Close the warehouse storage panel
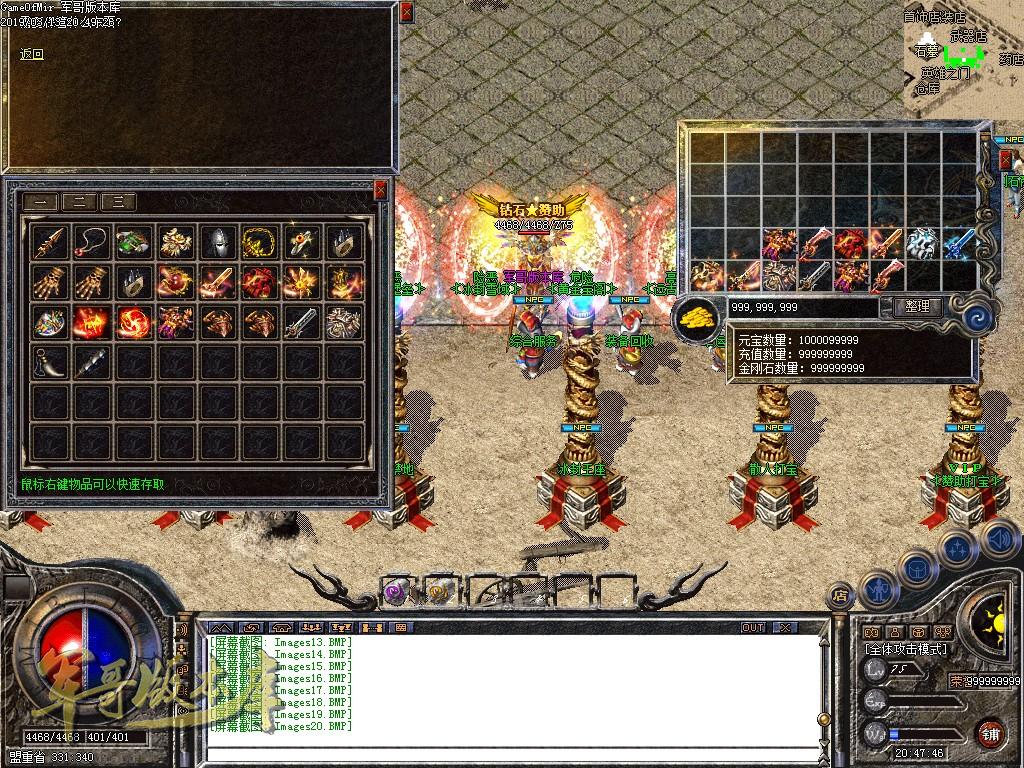 [x=380, y=189]
